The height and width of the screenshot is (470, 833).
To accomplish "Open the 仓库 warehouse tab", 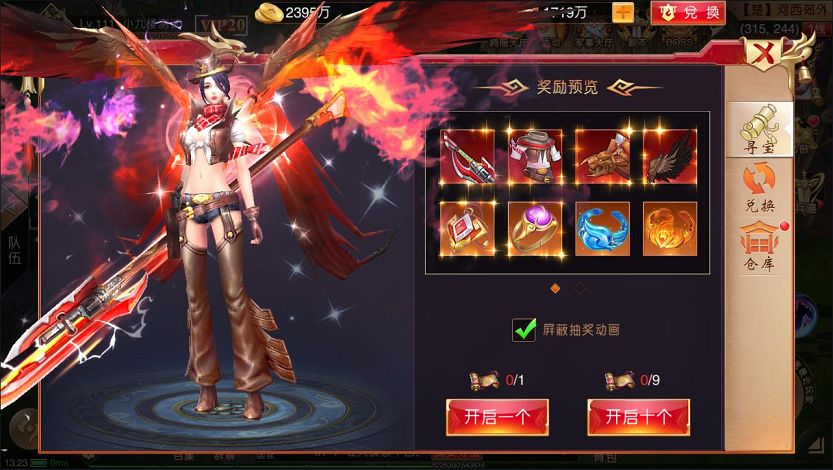I will 759,243.
